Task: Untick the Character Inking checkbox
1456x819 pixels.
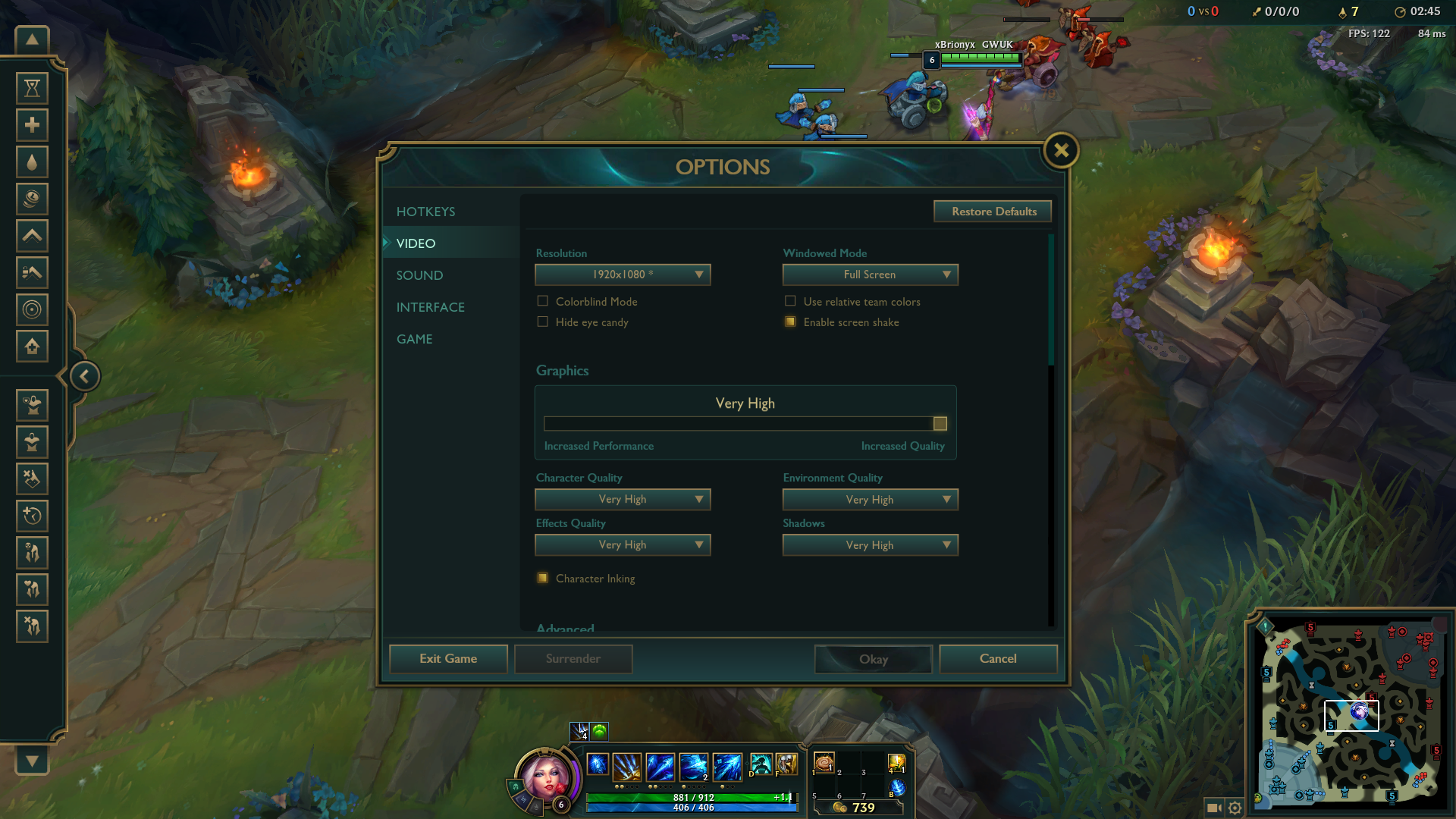Action: pos(543,578)
